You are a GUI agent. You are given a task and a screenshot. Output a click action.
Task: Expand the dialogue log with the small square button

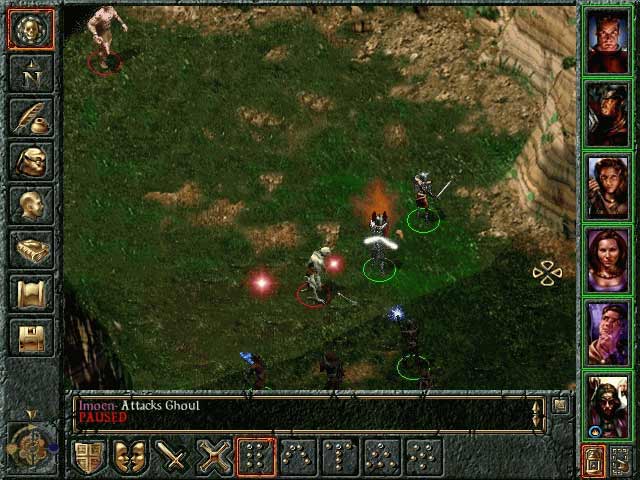pos(561,405)
